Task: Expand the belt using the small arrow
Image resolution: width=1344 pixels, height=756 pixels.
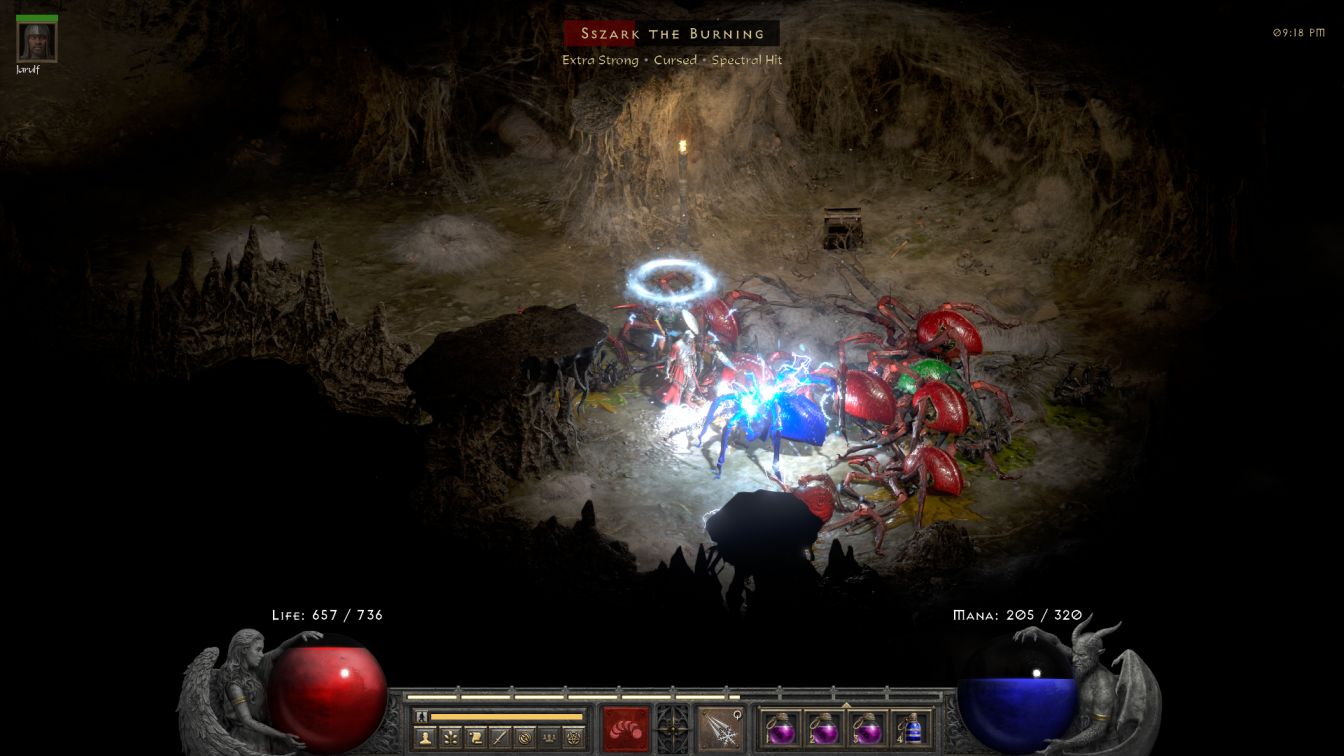Action: (x=846, y=704)
